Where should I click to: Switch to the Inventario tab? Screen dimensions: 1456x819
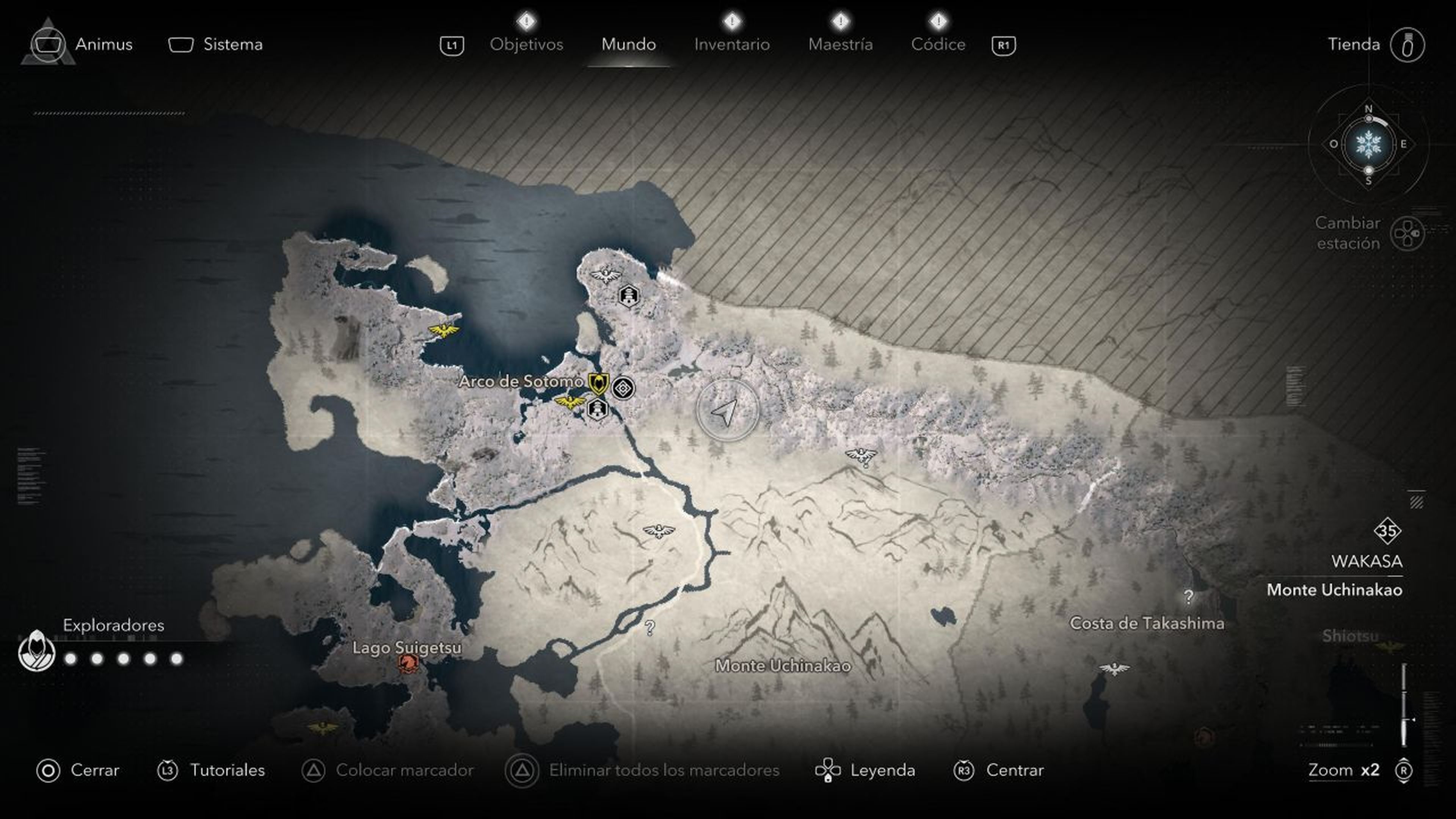pos(732,44)
